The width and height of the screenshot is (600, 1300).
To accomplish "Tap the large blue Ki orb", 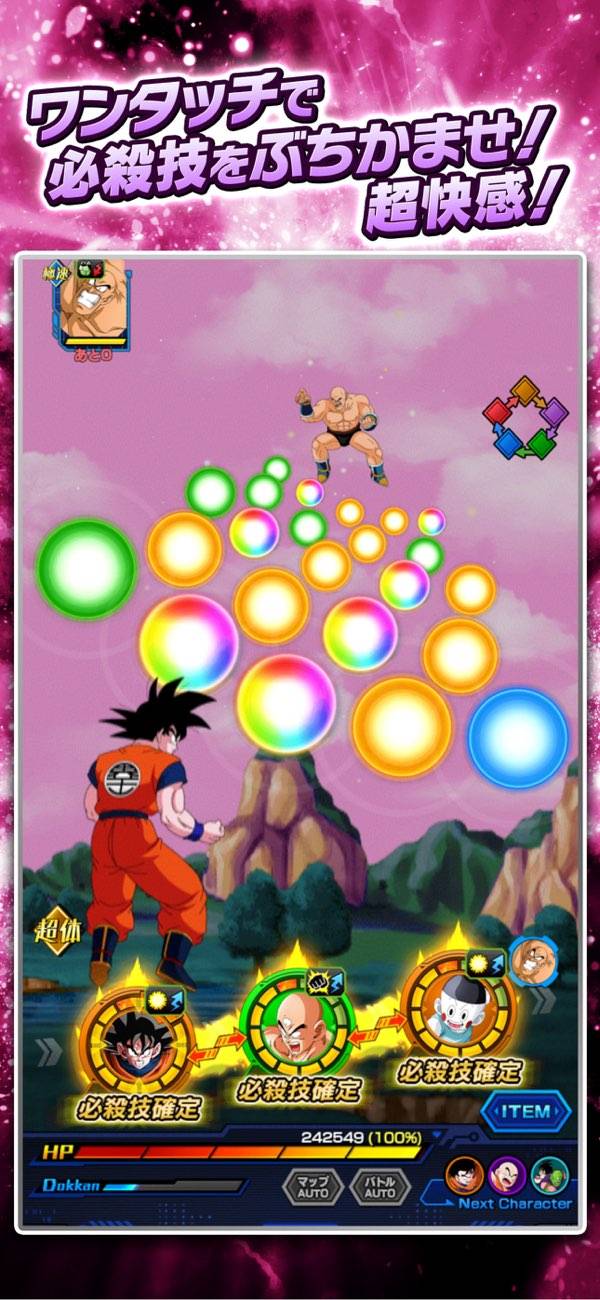I will tap(518, 736).
